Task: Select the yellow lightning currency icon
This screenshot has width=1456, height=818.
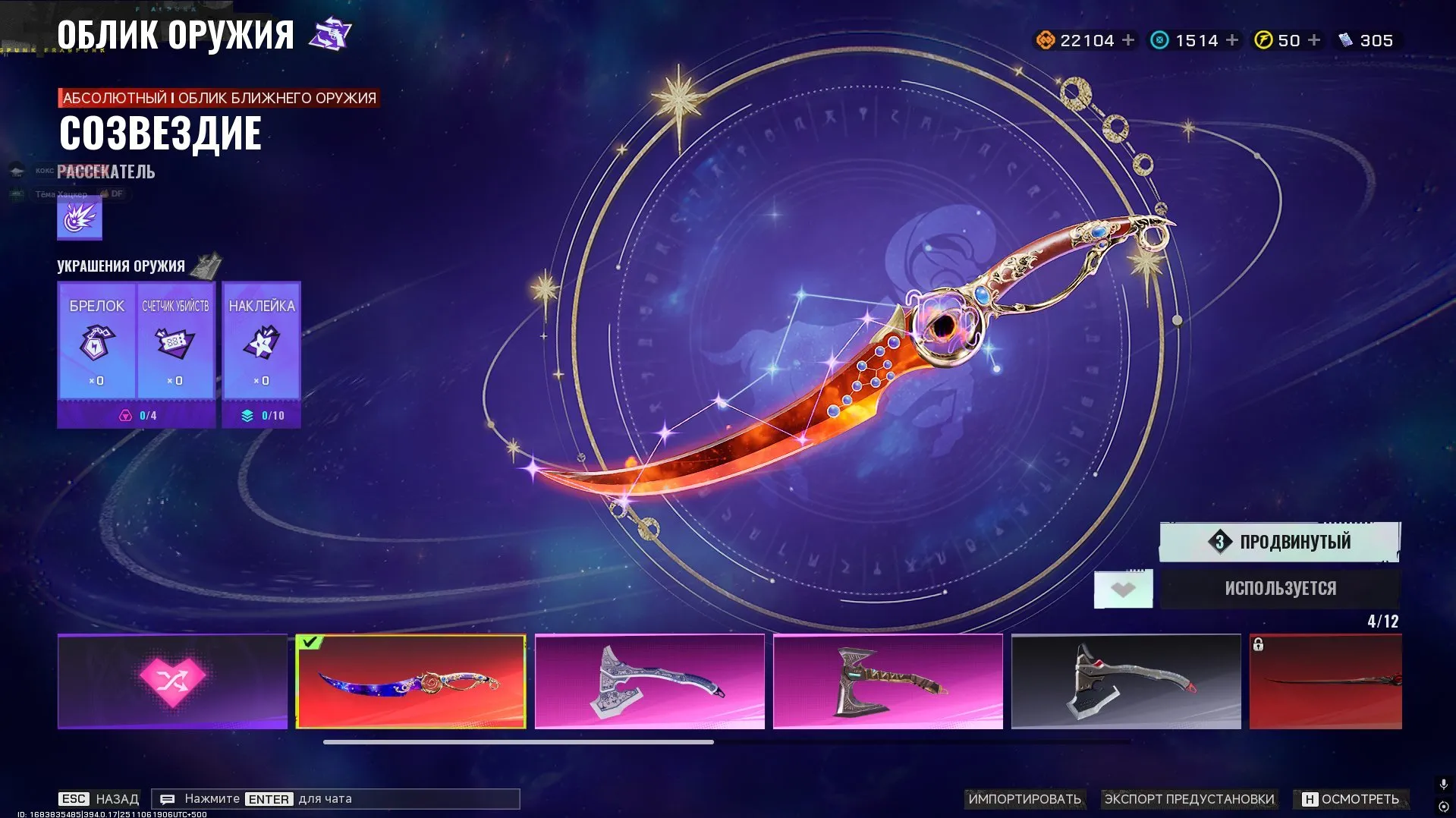Action: [1262, 39]
